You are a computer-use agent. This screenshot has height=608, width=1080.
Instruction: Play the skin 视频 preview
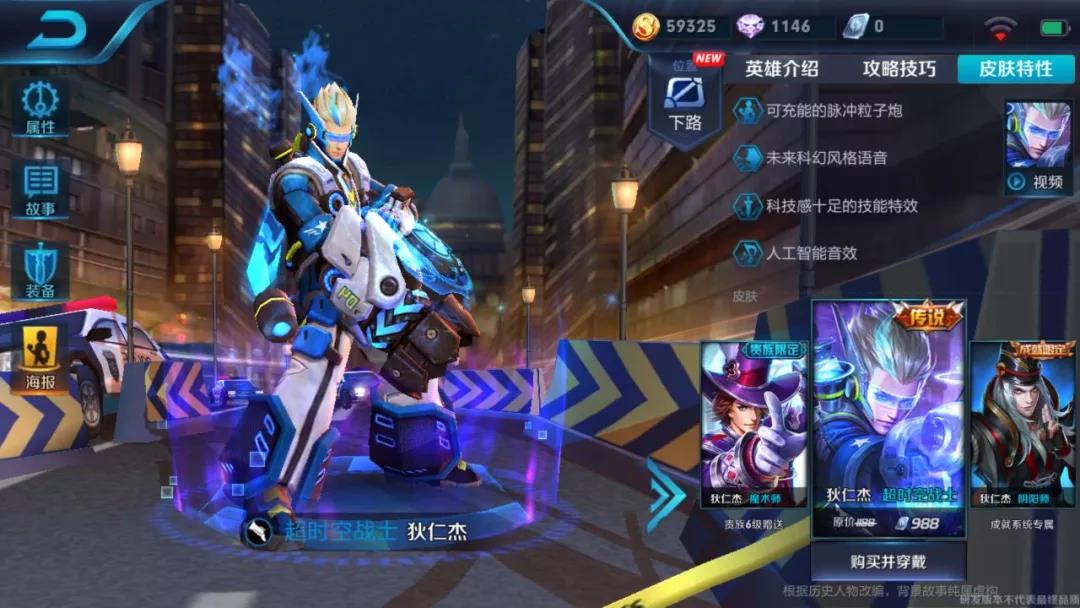[x=1038, y=148]
